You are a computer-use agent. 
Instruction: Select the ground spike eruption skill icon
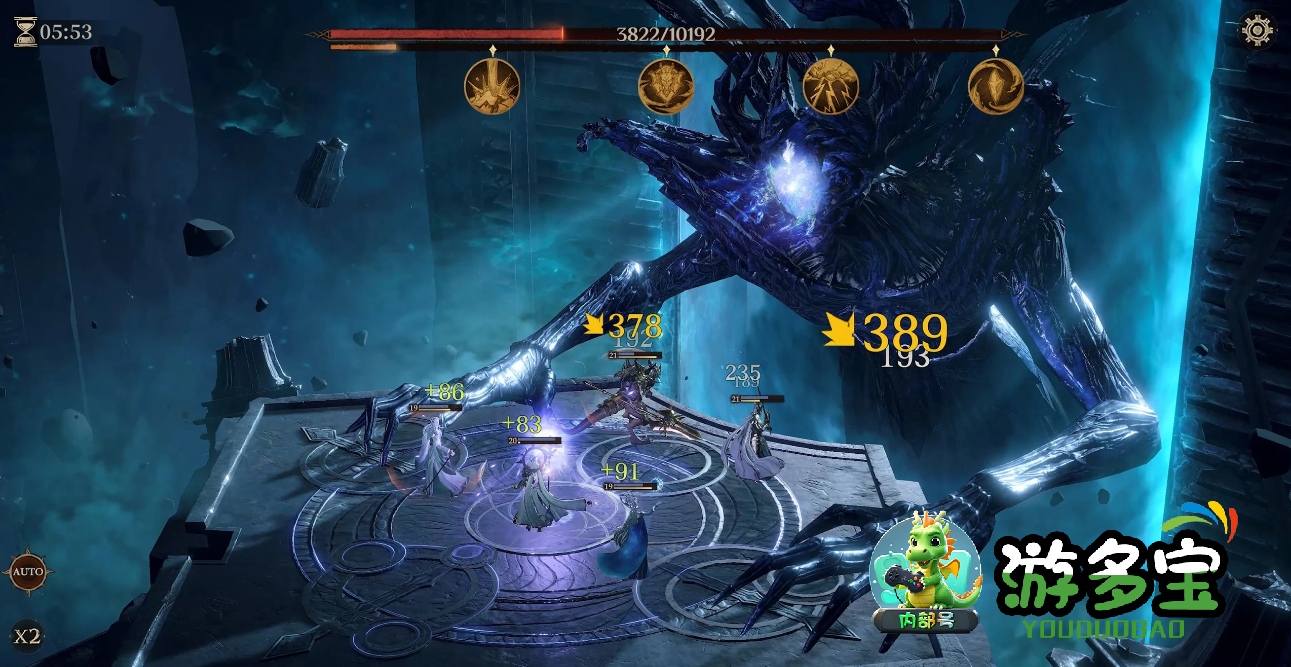(x=492, y=86)
